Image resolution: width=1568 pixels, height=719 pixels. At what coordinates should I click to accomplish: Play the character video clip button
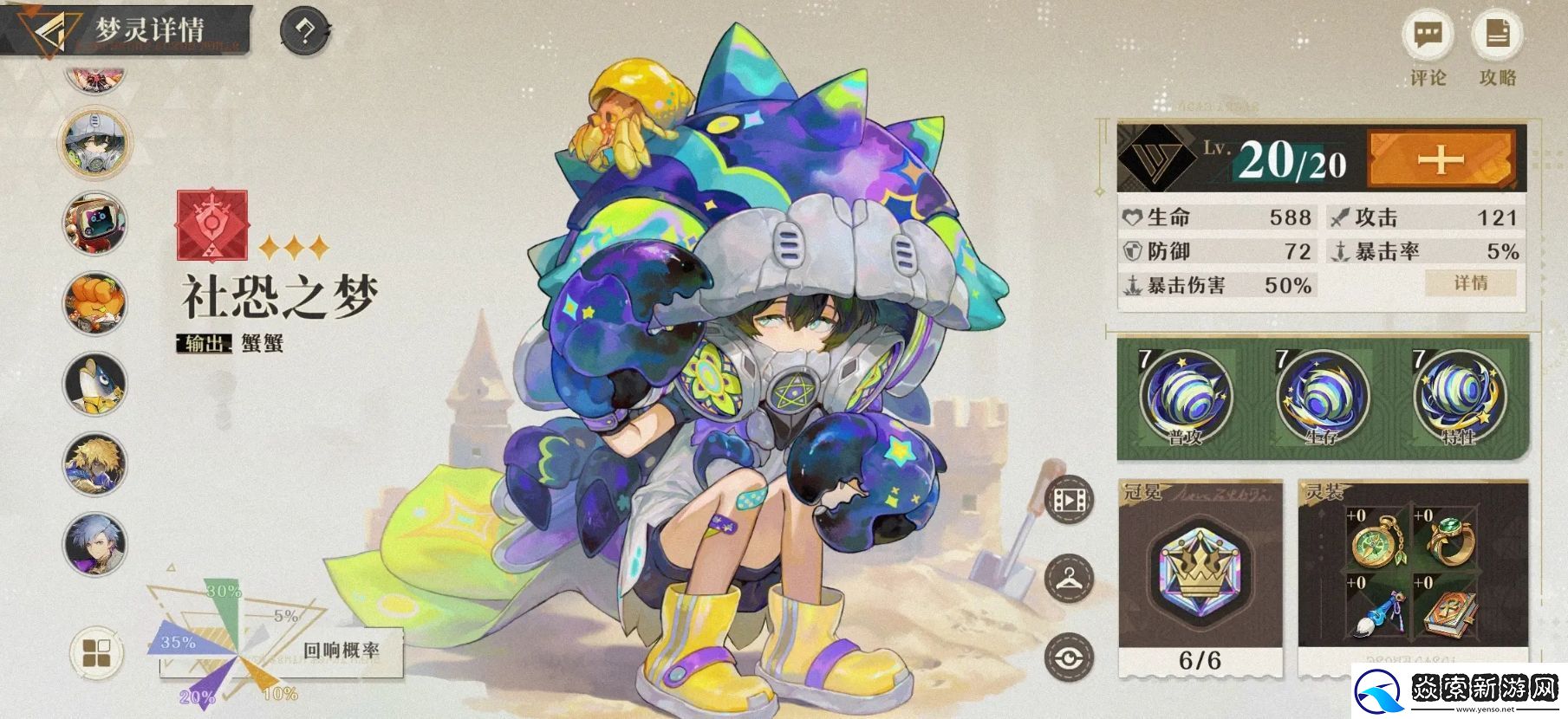click(1070, 499)
